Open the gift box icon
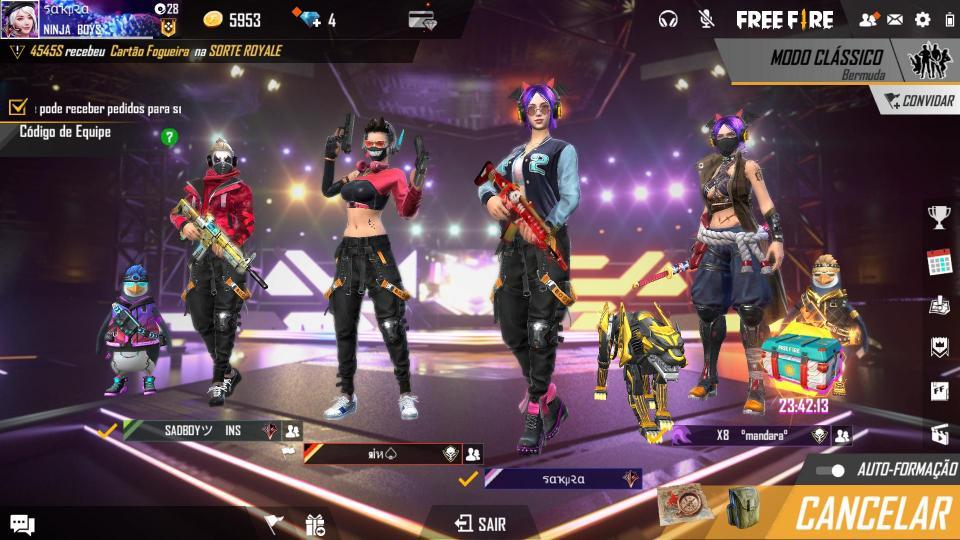 315,524
